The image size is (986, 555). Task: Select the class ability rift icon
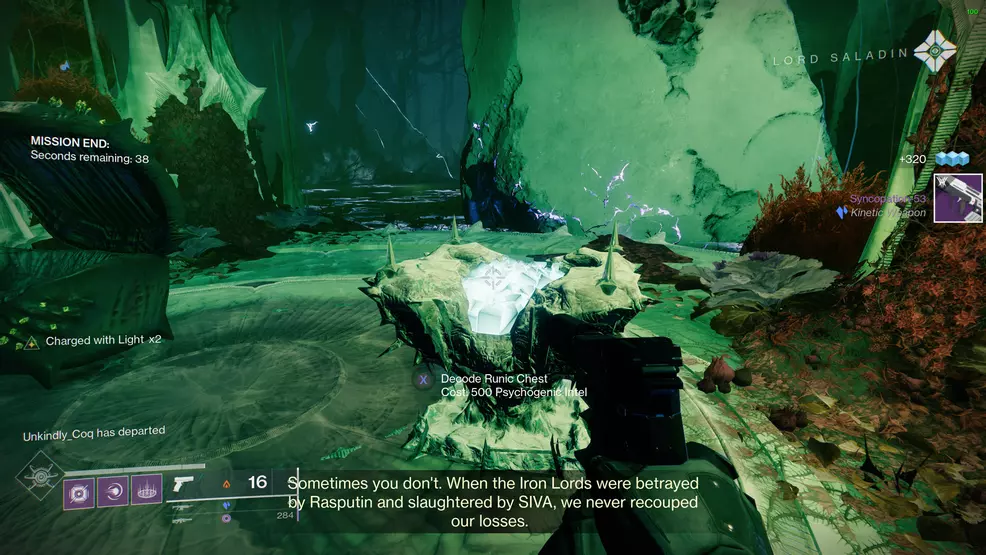pyautogui.click(x=146, y=490)
